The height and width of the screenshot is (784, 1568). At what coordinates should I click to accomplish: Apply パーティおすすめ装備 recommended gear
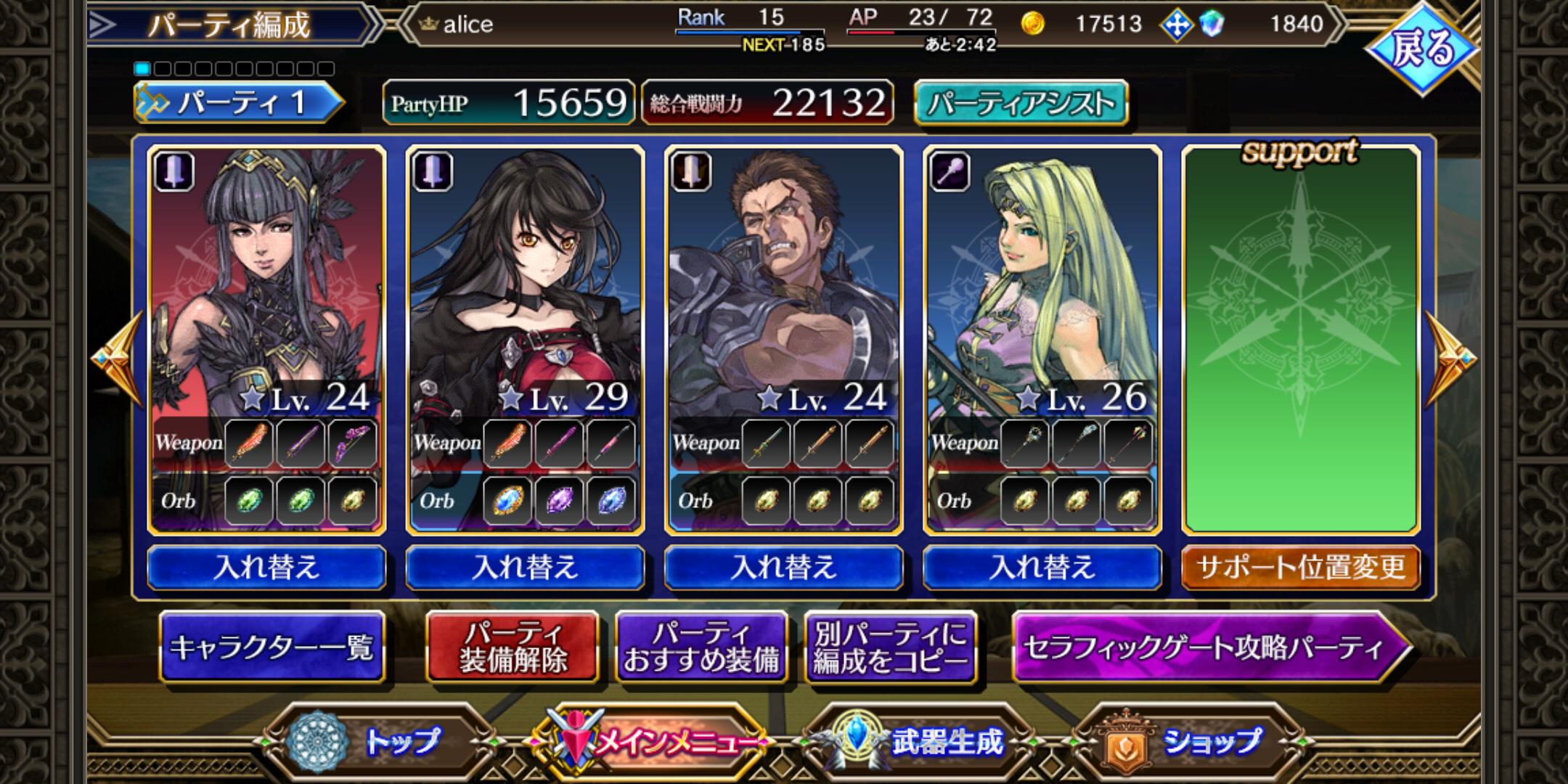pos(701,647)
